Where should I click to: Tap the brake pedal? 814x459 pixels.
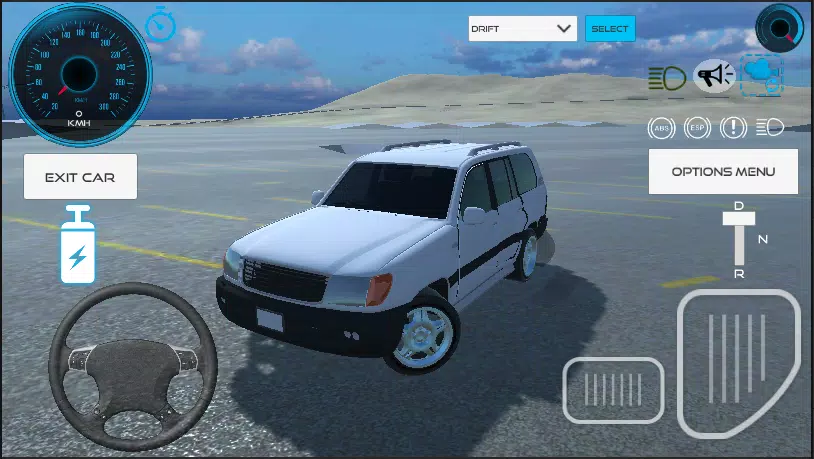tap(614, 388)
